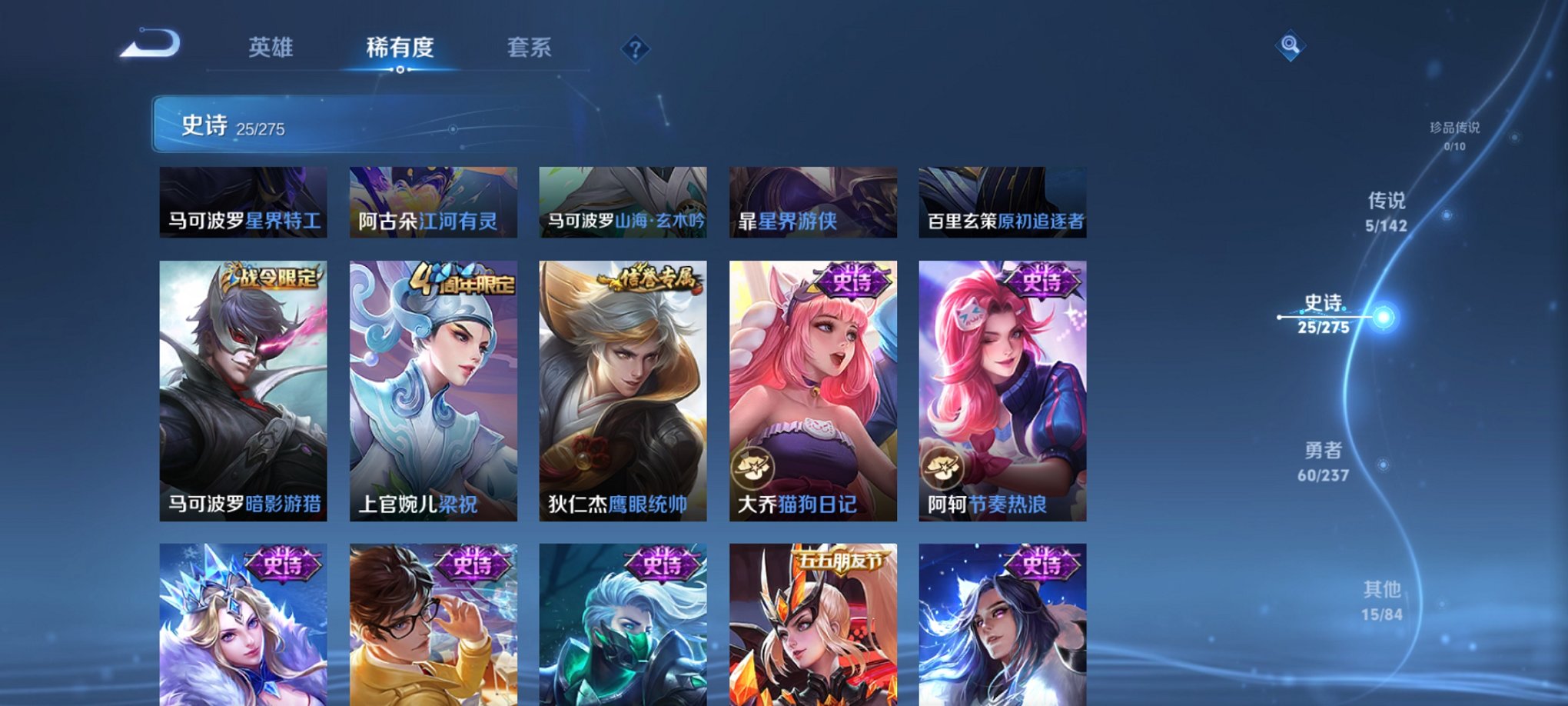Screen dimensions: 1568x706
Task: Open the 百里玄策原初追逐者 skin thumbnail
Action: click(1002, 200)
